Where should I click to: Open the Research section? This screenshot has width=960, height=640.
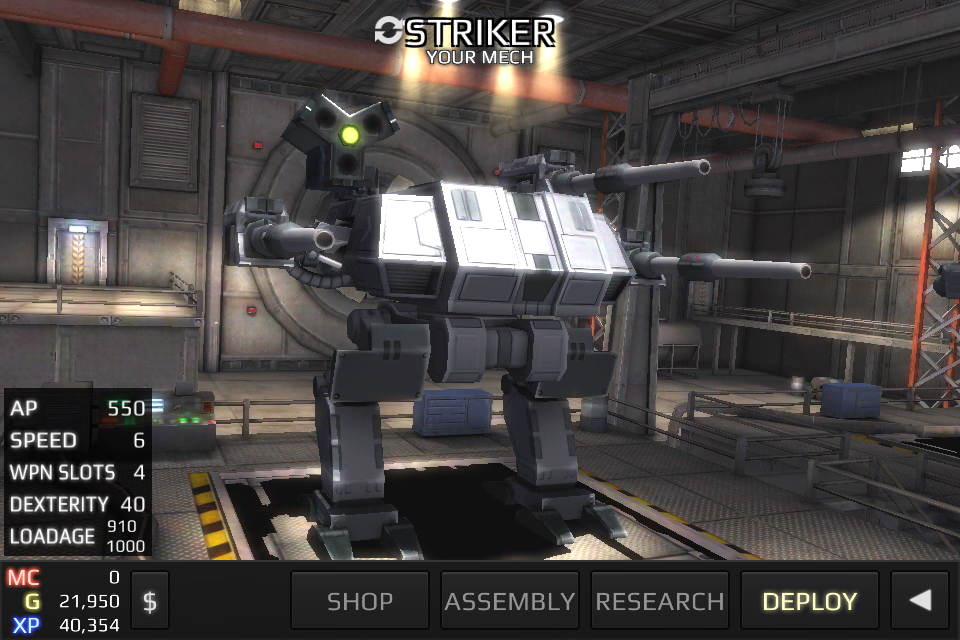[x=660, y=601]
